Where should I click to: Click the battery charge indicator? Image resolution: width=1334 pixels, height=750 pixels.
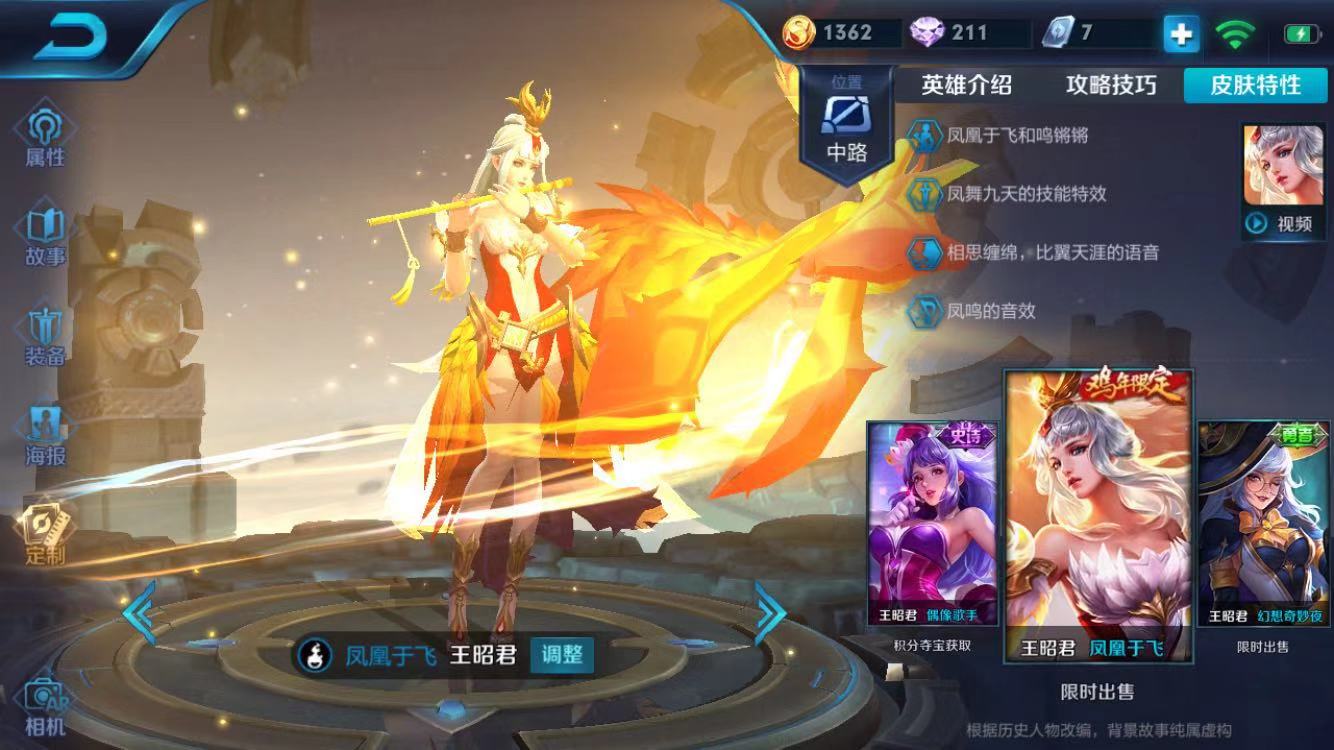(x=1303, y=31)
